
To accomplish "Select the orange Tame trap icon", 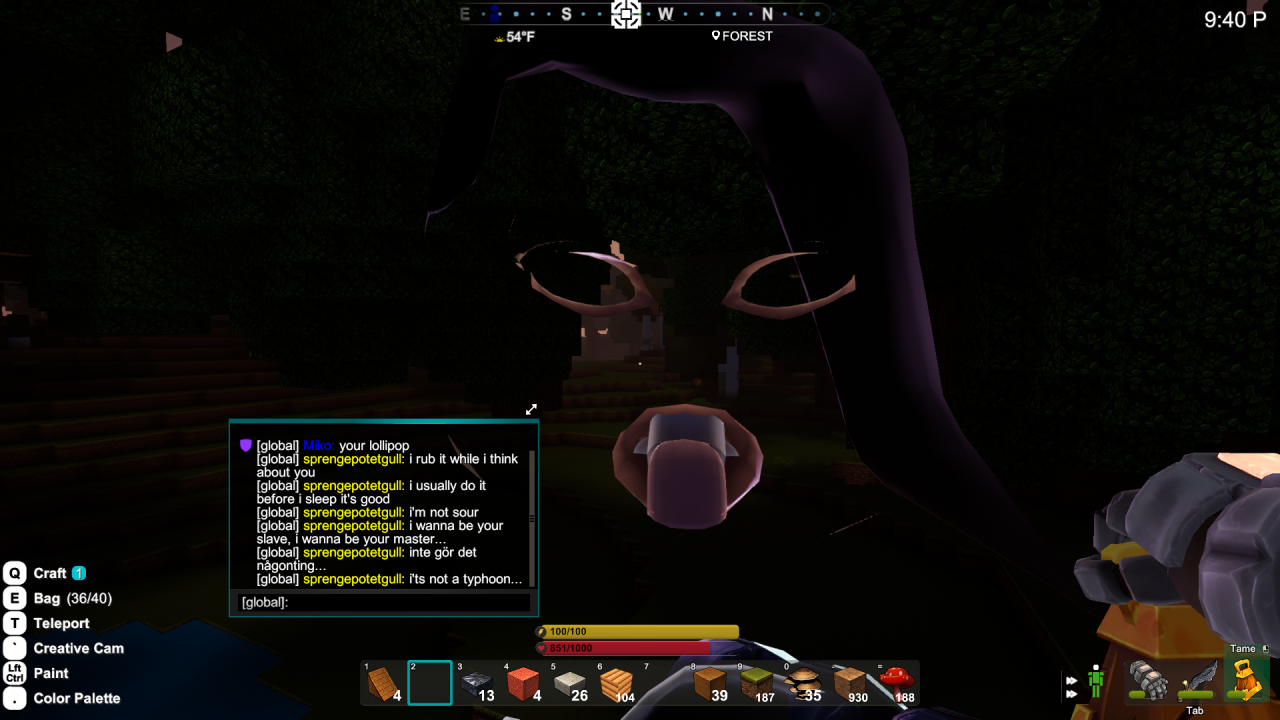I will coord(1247,681).
